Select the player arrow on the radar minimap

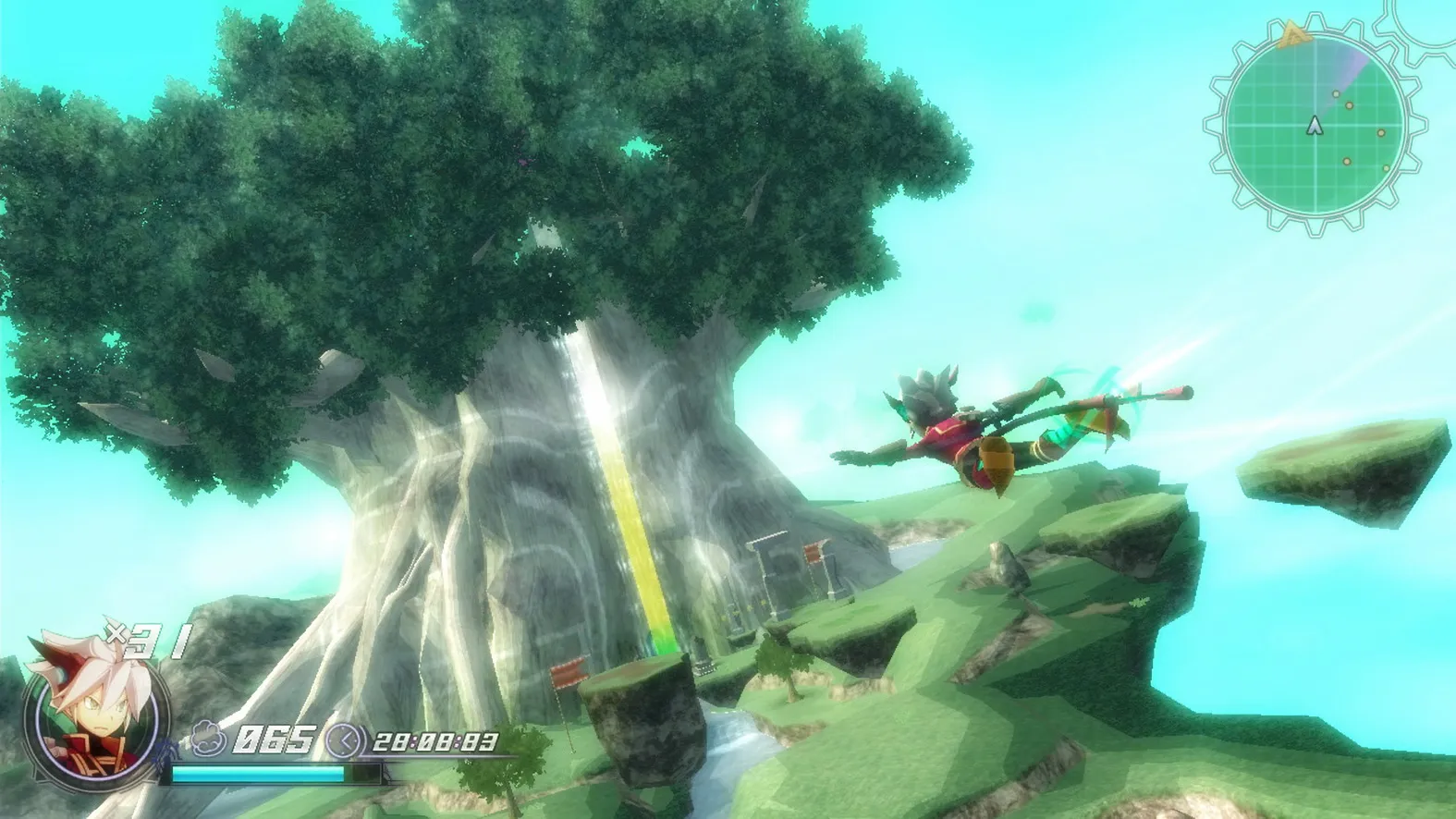click(1314, 125)
